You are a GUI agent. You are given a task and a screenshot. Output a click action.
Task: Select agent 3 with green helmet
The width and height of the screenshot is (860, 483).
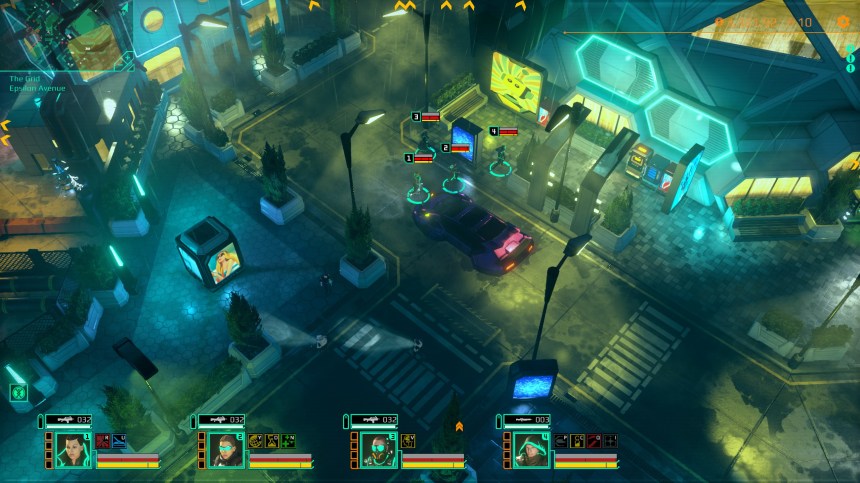pyautogui.click(x=374, y=449)
